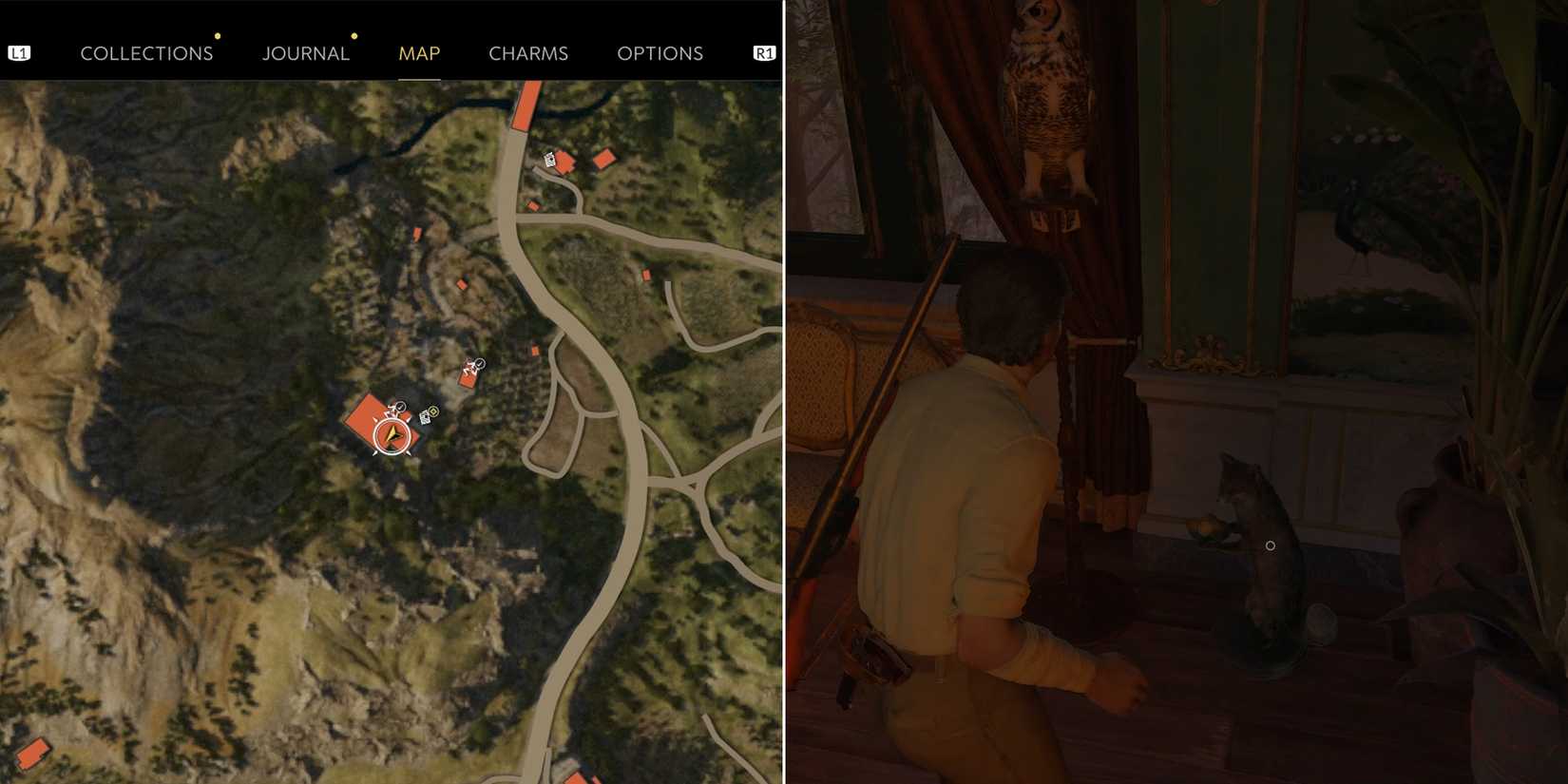The height and width of the screenshot is (784, 1568).
Task: Open the JOURNAL tab
Action: [x=306, y=53]
